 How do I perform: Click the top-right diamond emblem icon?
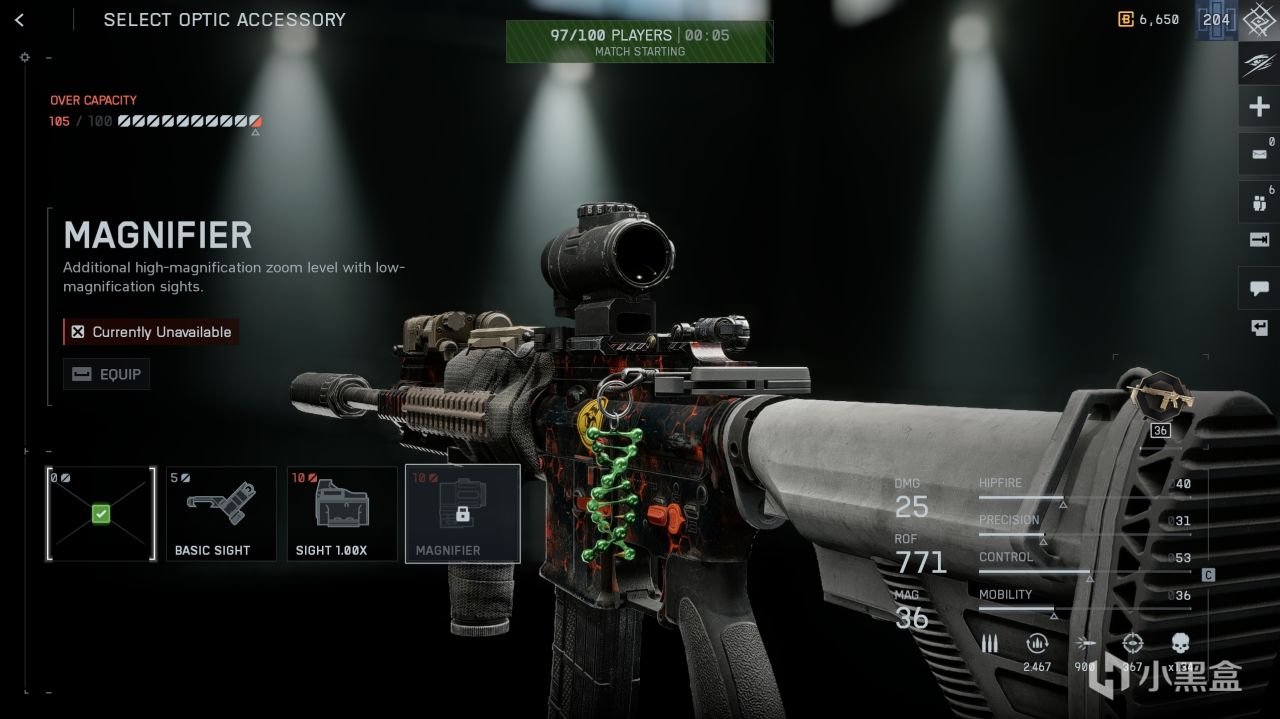click(x=1259, y=20)
